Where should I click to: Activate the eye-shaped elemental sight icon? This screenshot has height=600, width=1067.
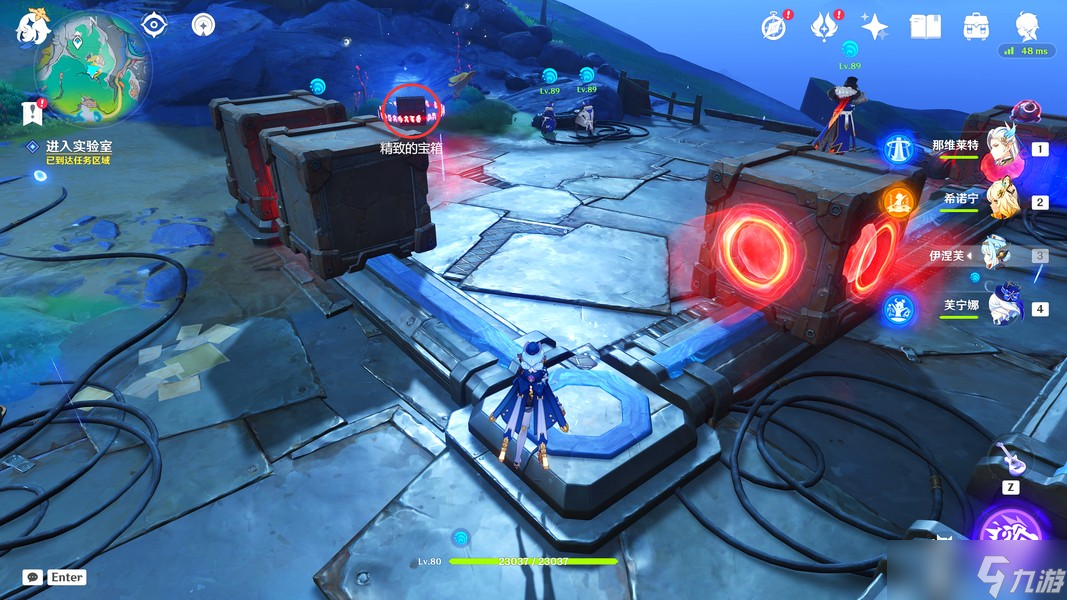pos(153,25)
